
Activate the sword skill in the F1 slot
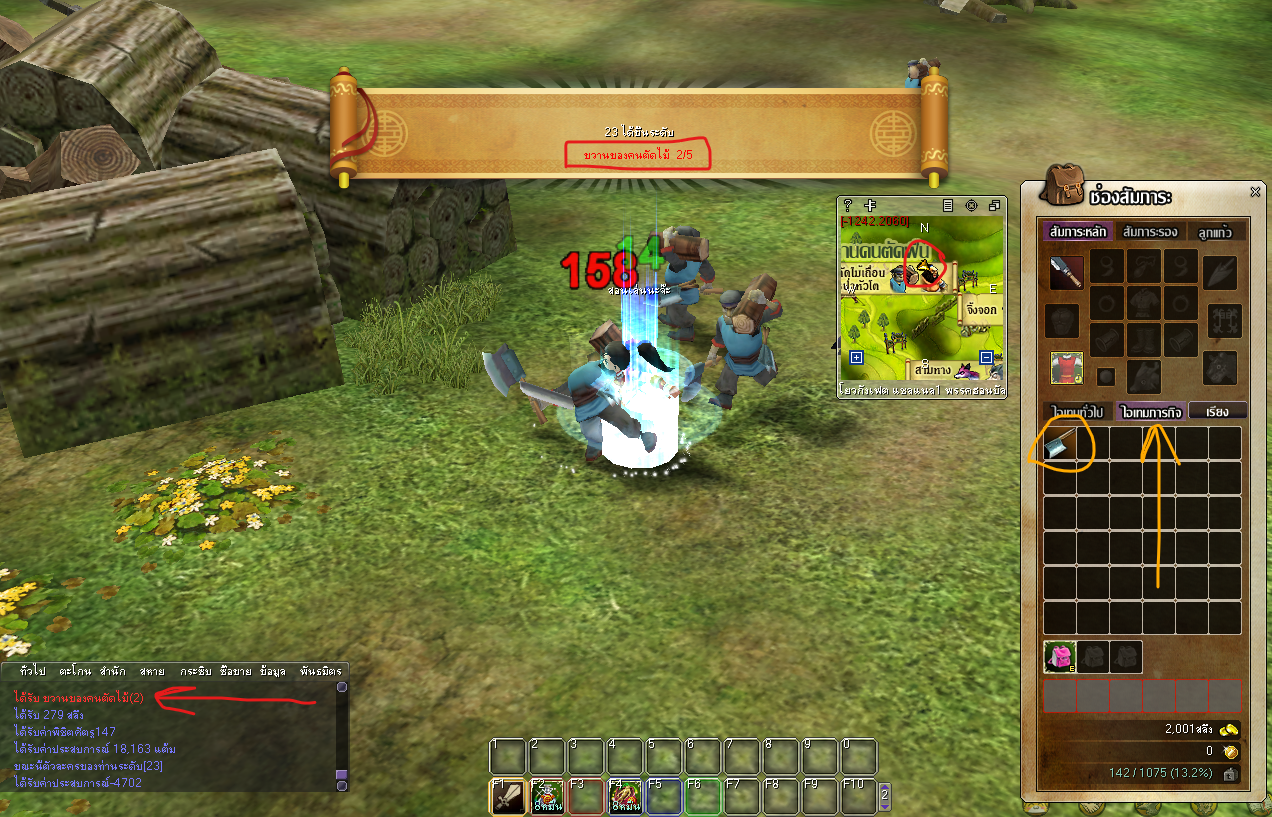[x=508, y=796]
